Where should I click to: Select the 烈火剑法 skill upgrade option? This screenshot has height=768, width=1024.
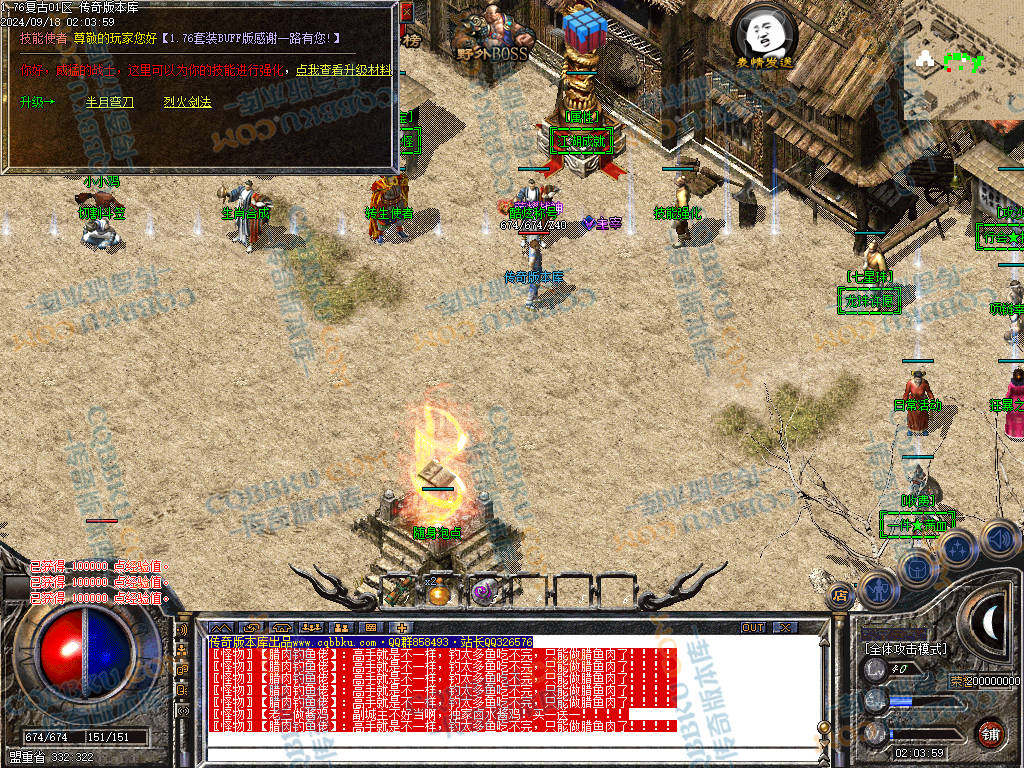(187, 102)
